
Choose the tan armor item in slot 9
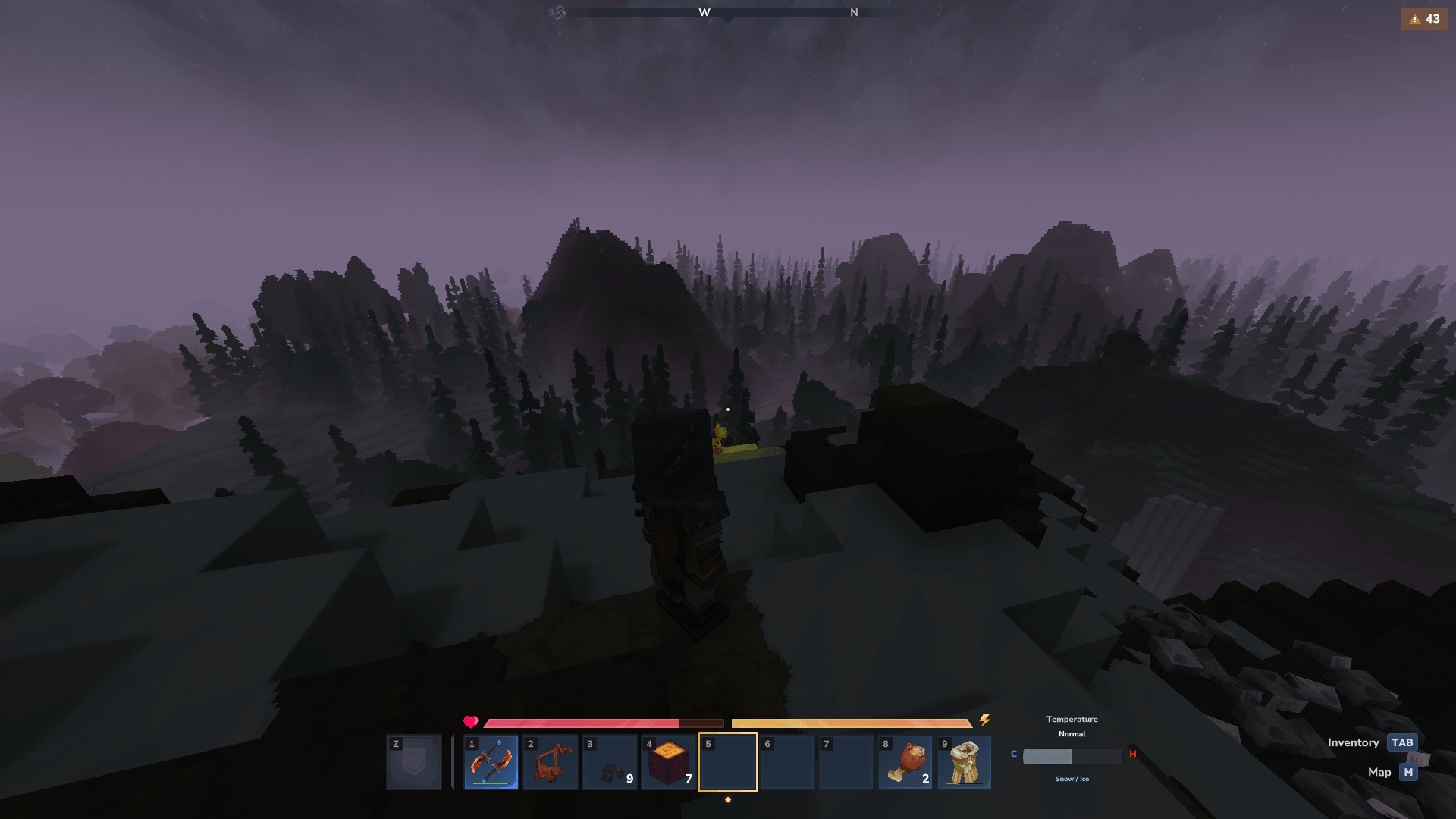[x=965, y=762]
